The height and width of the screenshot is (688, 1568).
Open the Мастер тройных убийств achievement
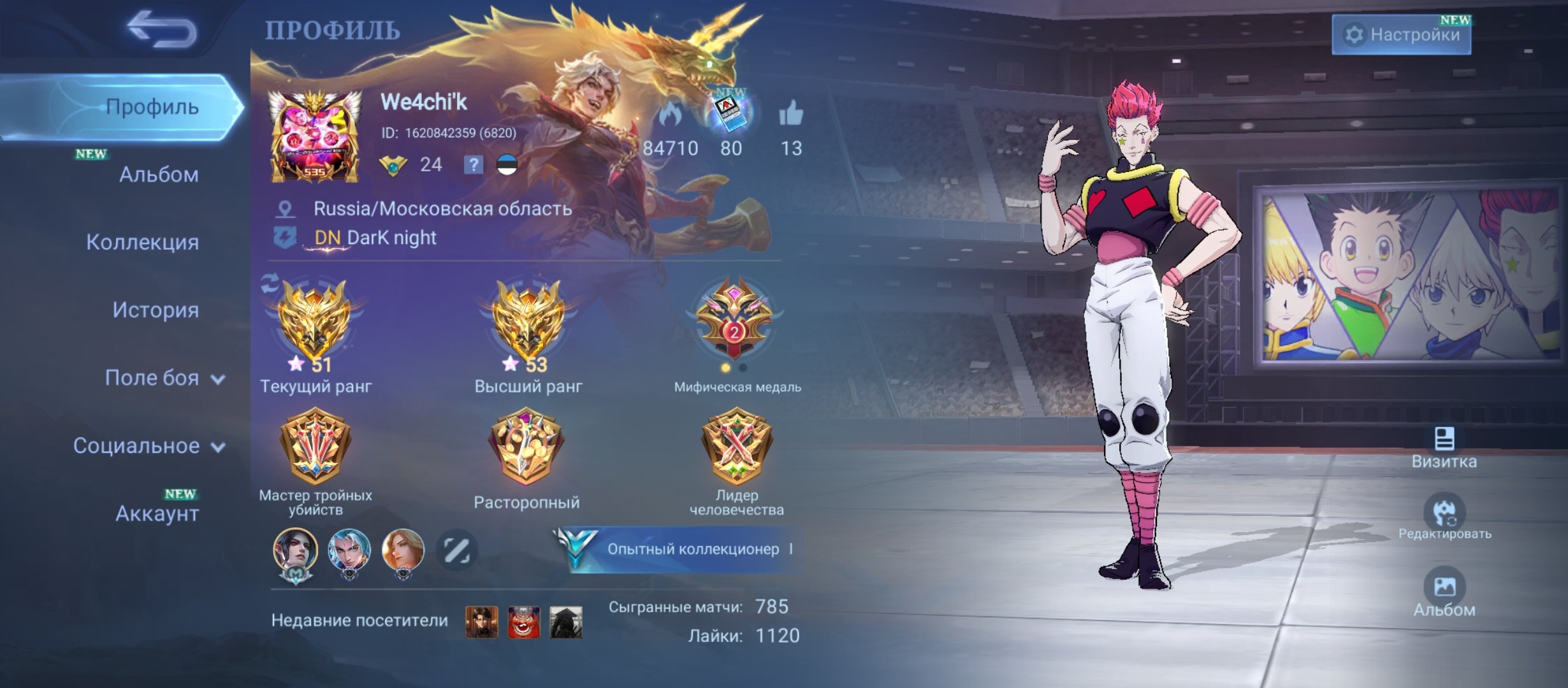pyautogui.click(x=316, y=446)
